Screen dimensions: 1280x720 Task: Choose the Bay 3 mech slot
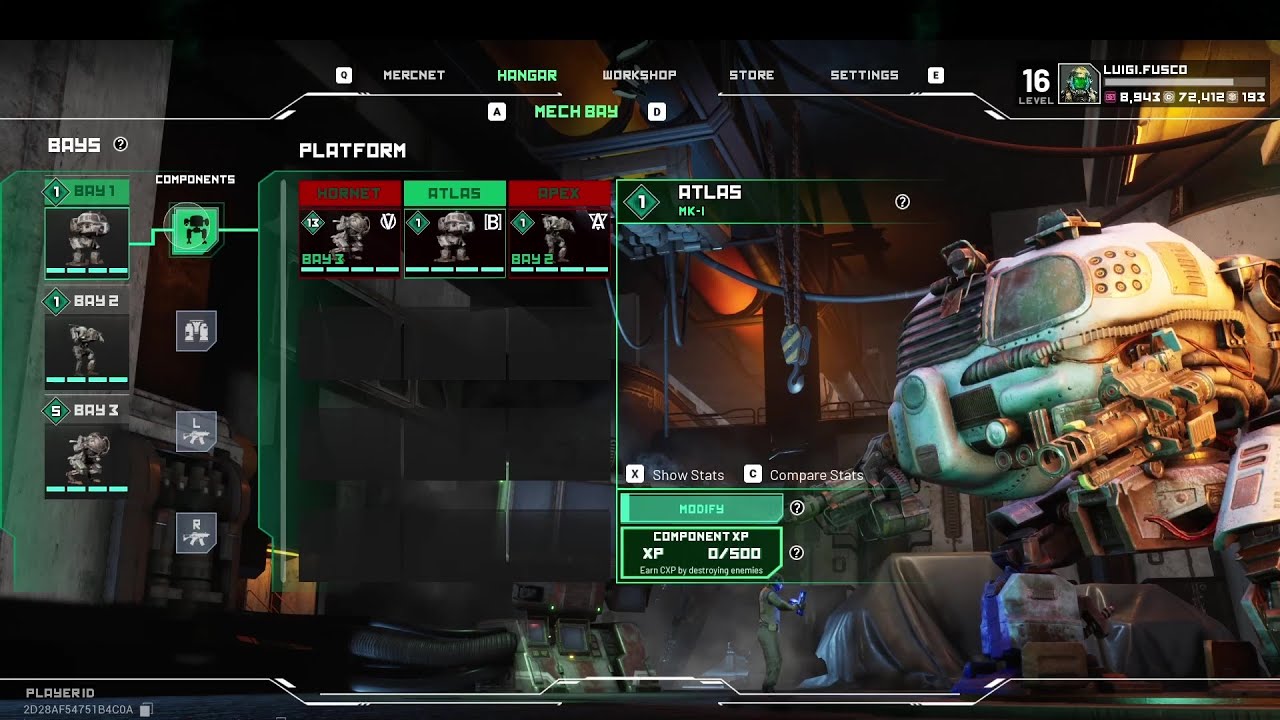[x=87, y=448]
